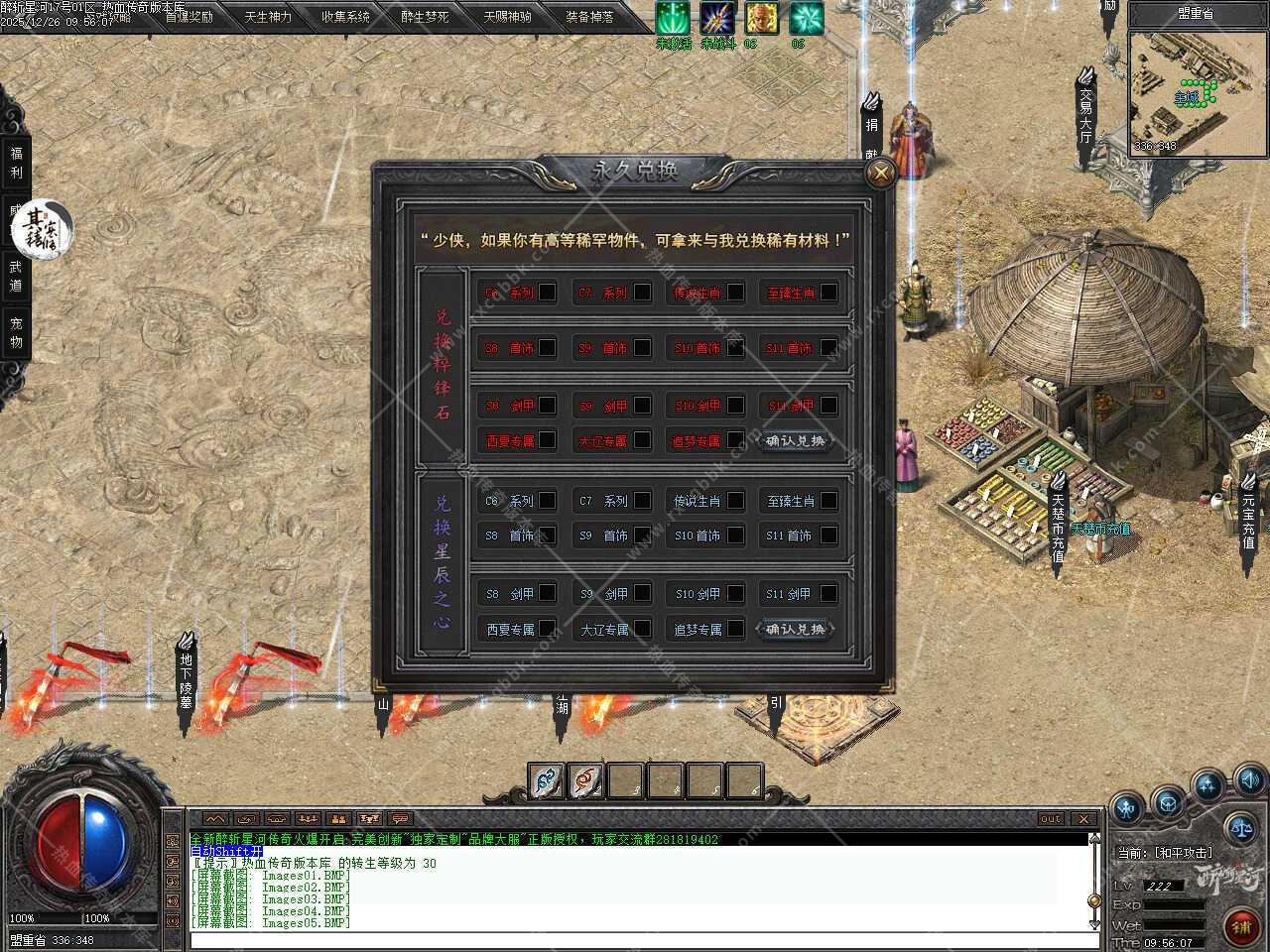The height and width of the screenshot is (952, 1270).
Task: Open the 装备掉落 menu
Action: 589,17
